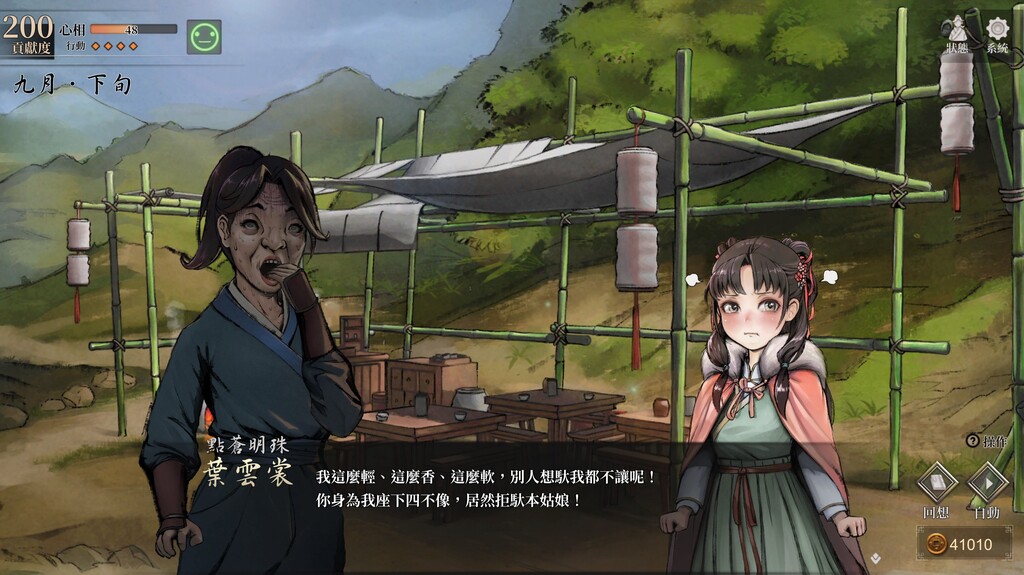Toggle 自動 auto-play for dialogue
This screenshot has height=575, width=1024.
pyautogui.click(x=987, y=484)
